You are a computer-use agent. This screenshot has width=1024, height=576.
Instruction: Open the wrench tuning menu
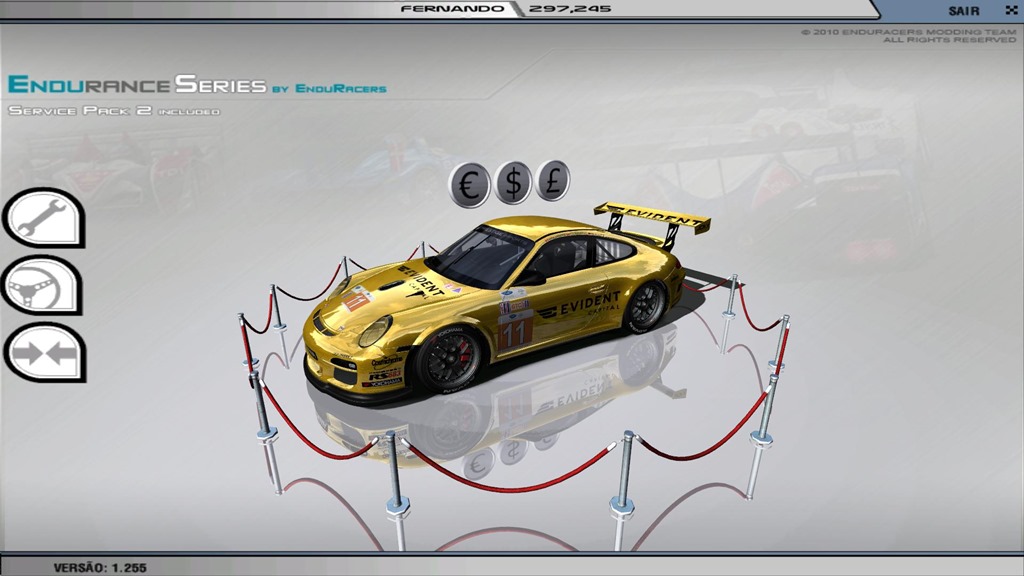point(41,217)
